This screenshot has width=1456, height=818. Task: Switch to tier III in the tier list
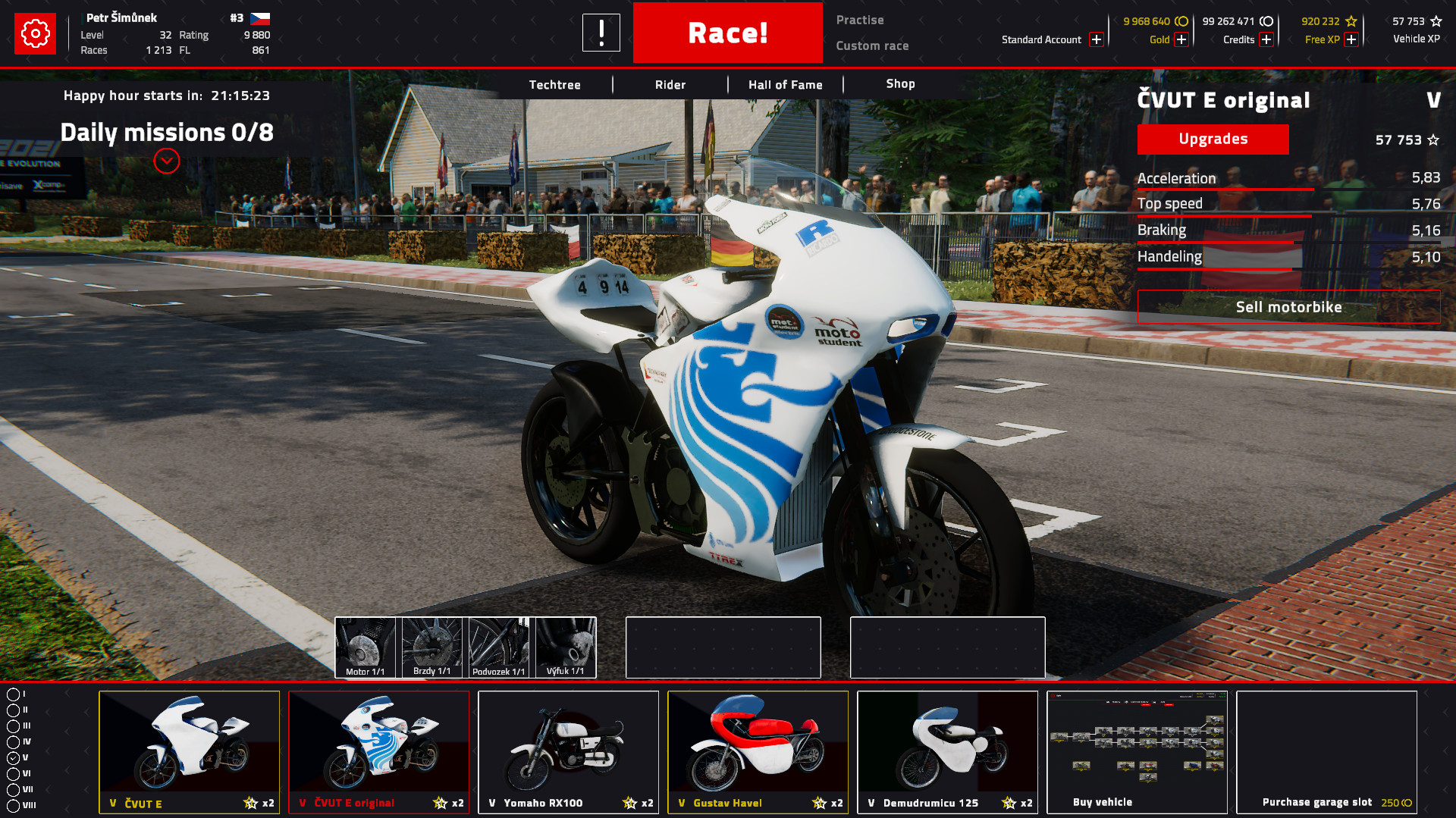click(x=15, y=724)
